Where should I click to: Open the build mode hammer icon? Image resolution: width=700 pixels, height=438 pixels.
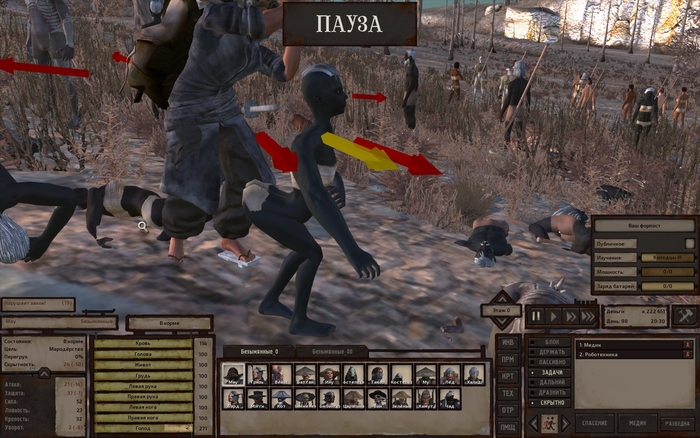click(x=684, y=316)
